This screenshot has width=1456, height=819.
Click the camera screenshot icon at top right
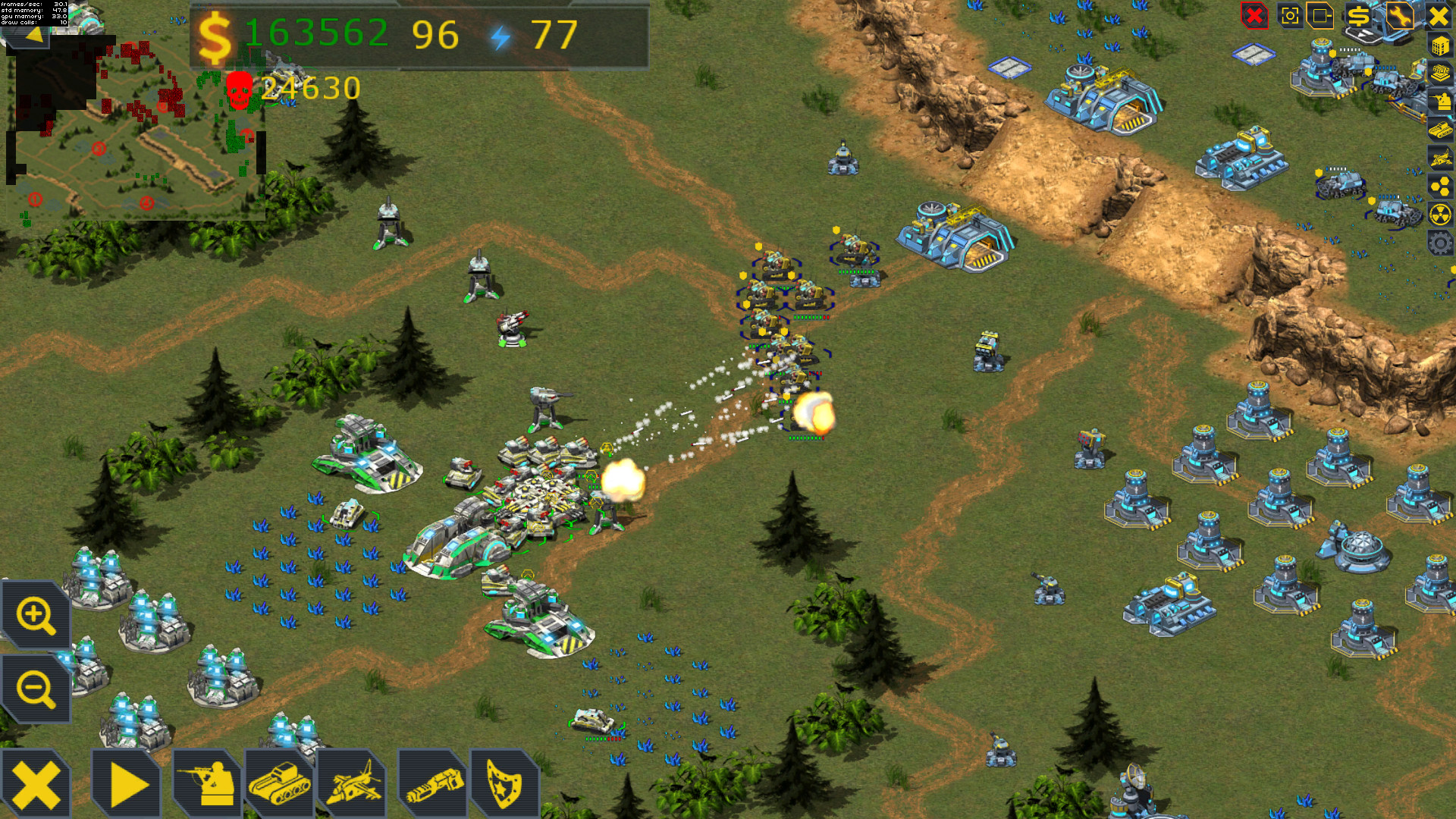[x=1291, y=16]
